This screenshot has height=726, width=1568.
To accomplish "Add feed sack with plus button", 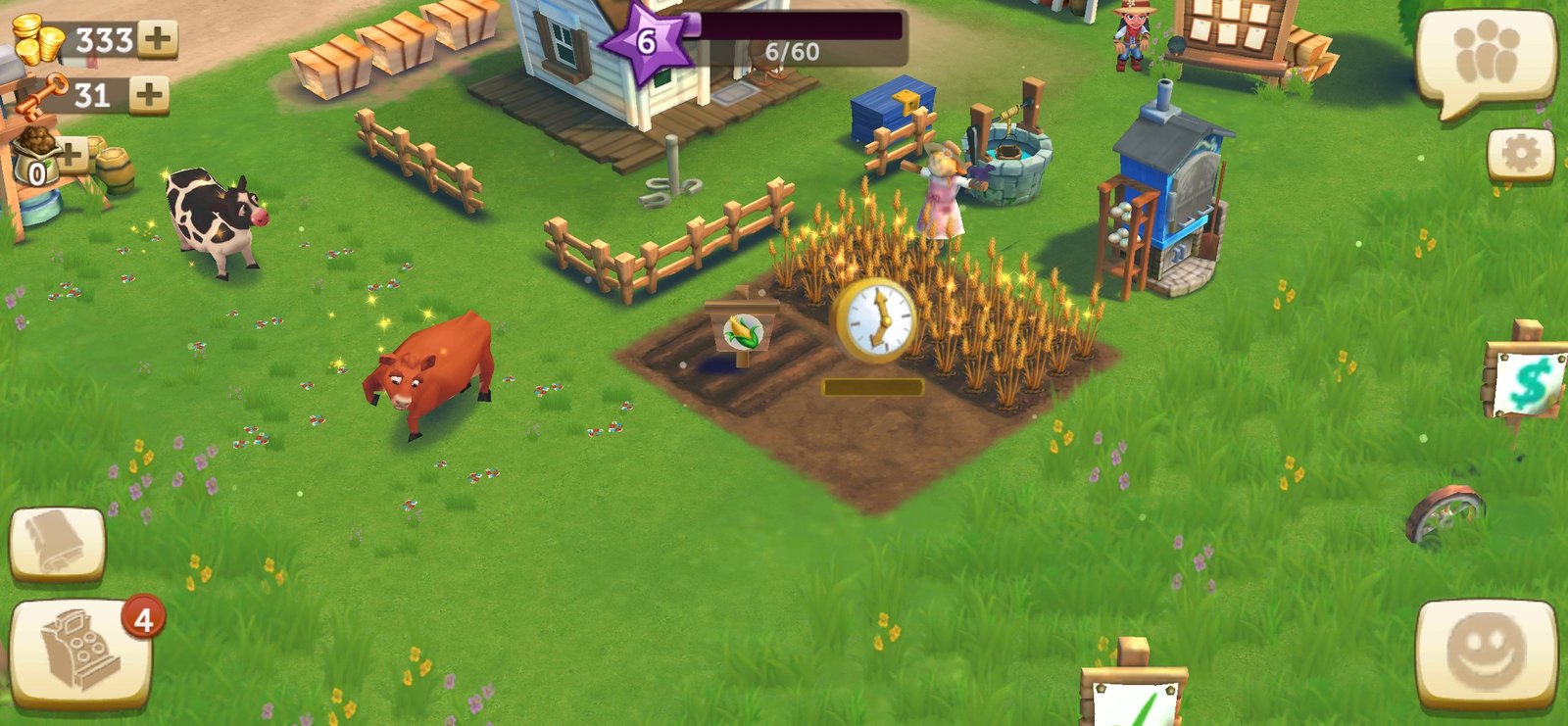I will (x=71, y=154).
